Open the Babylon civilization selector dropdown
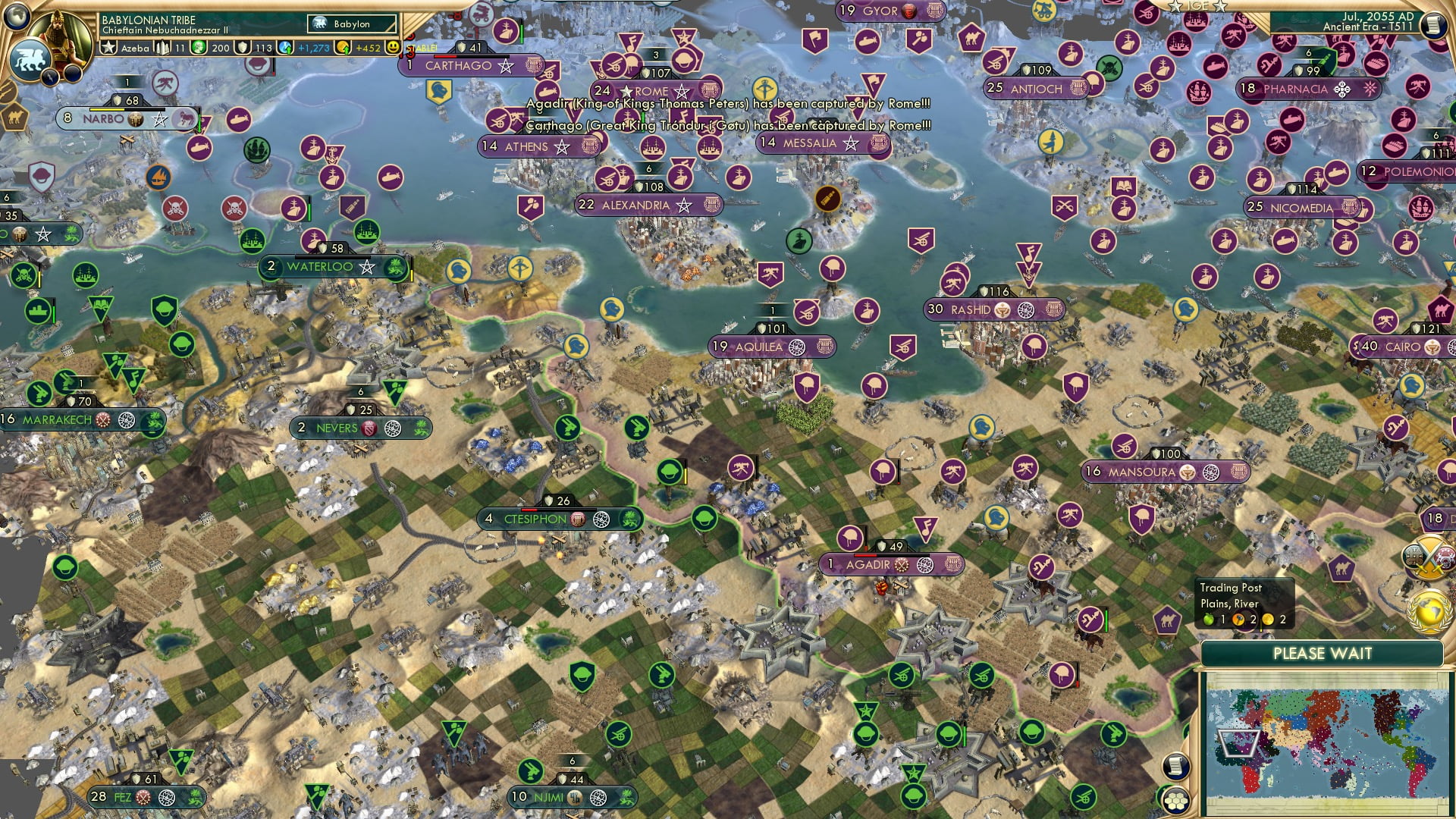 tap(351, 24)
